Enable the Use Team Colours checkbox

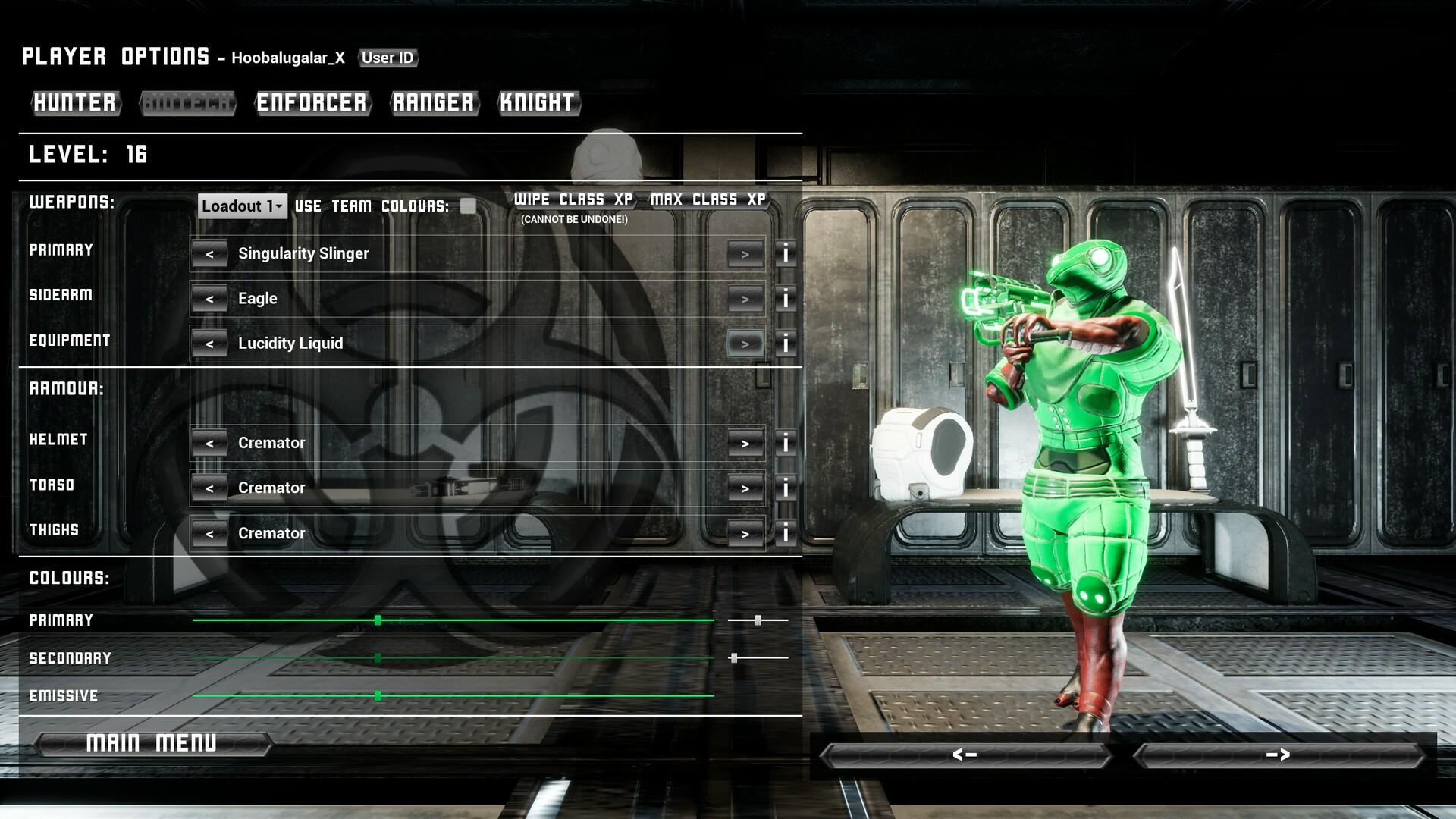point(469,205)
